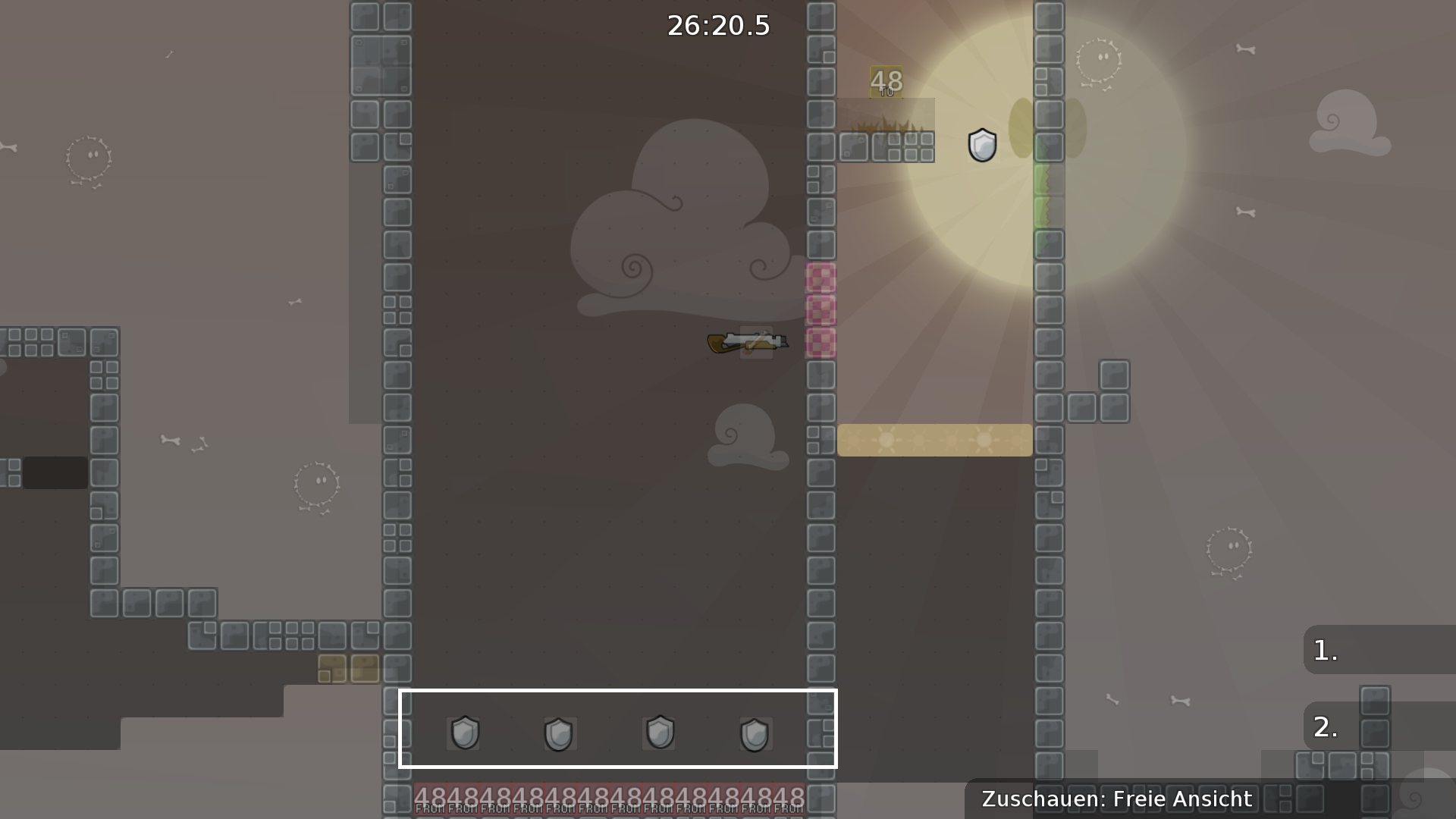Select the first shield pickup in white frame
Viewport: 1456px width, 819px height.
click(x=463, y=732)
